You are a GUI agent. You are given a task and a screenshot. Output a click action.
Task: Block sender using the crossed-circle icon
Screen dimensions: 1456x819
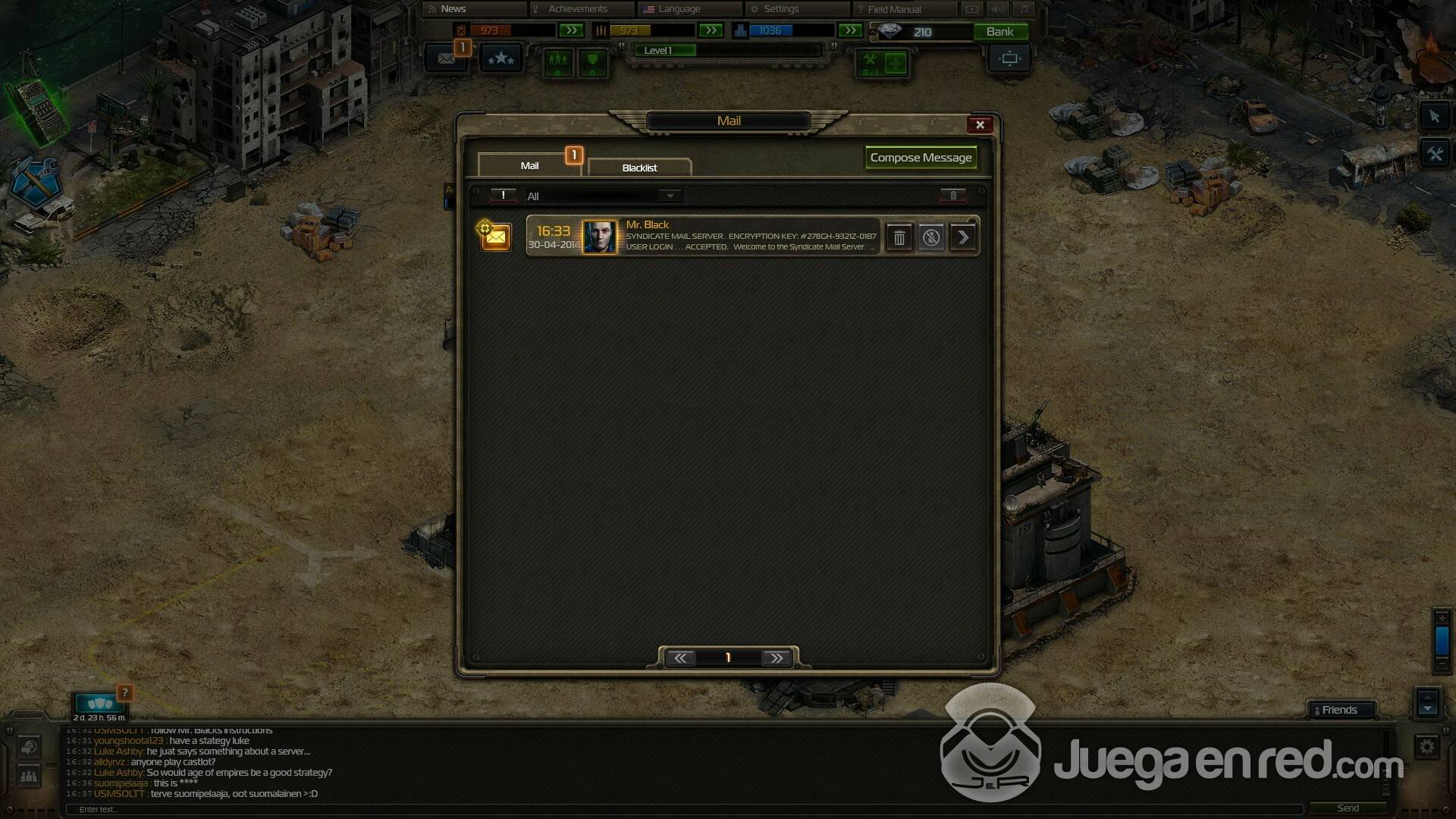pyautogui.click(x=931, y=238)
